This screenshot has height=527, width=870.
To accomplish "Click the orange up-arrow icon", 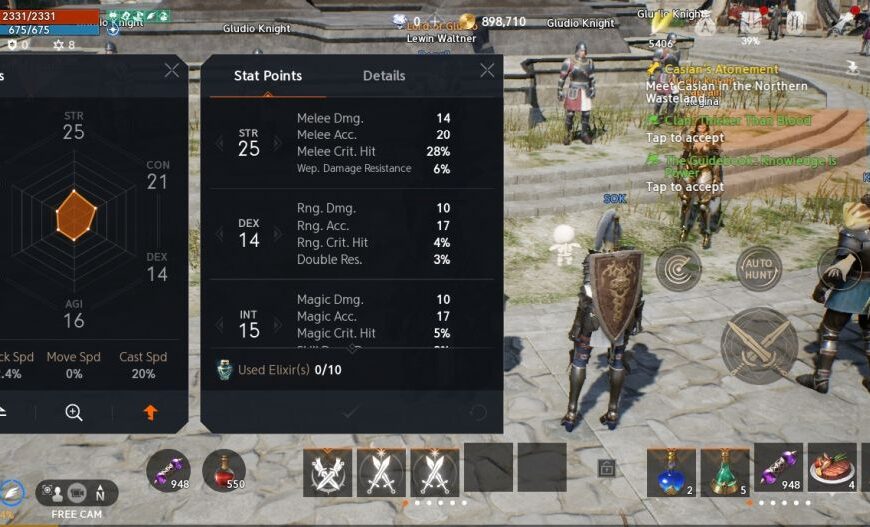I will point(150,412).
